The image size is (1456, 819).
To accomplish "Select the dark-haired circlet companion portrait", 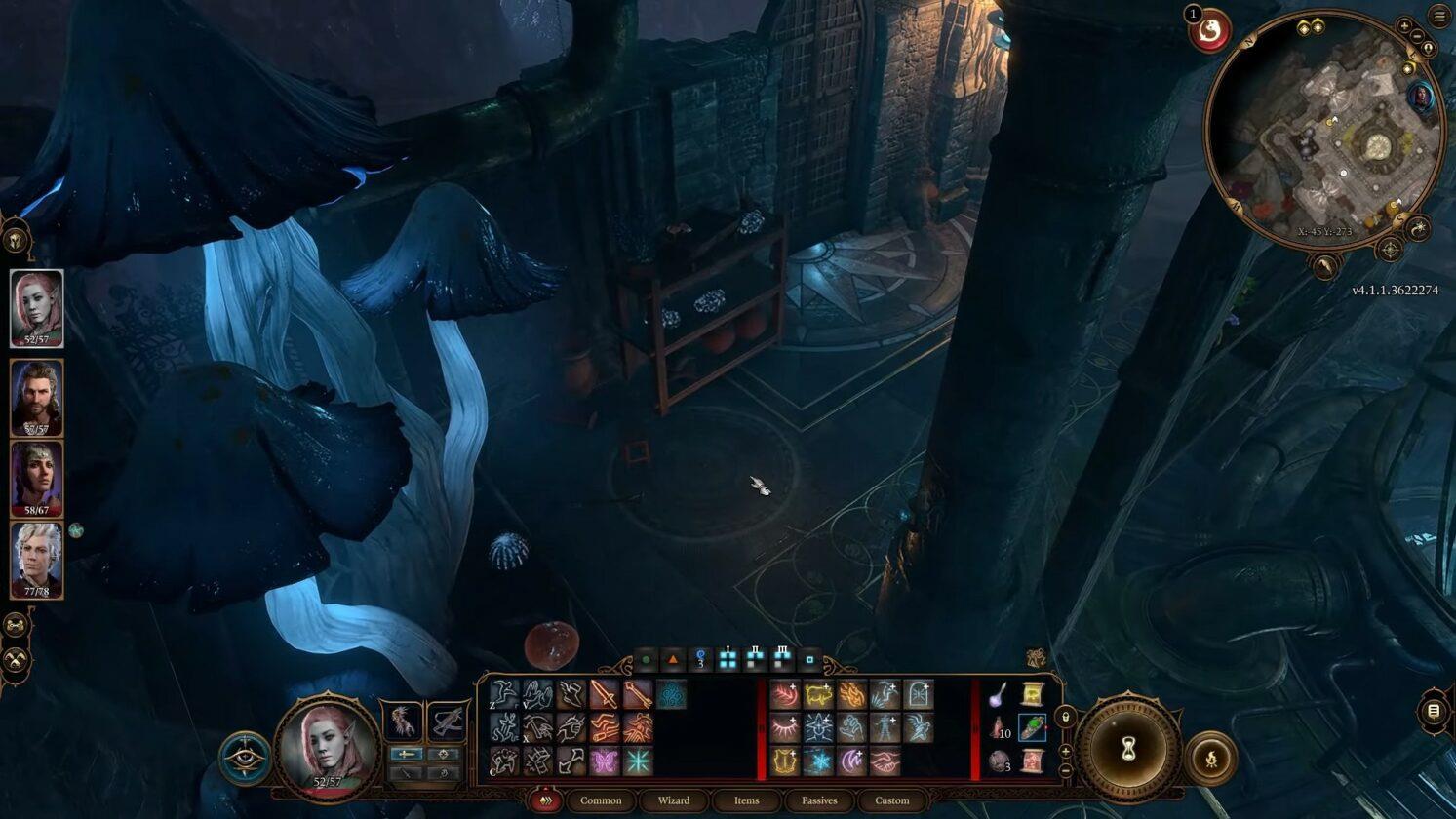I will point(37,479).
